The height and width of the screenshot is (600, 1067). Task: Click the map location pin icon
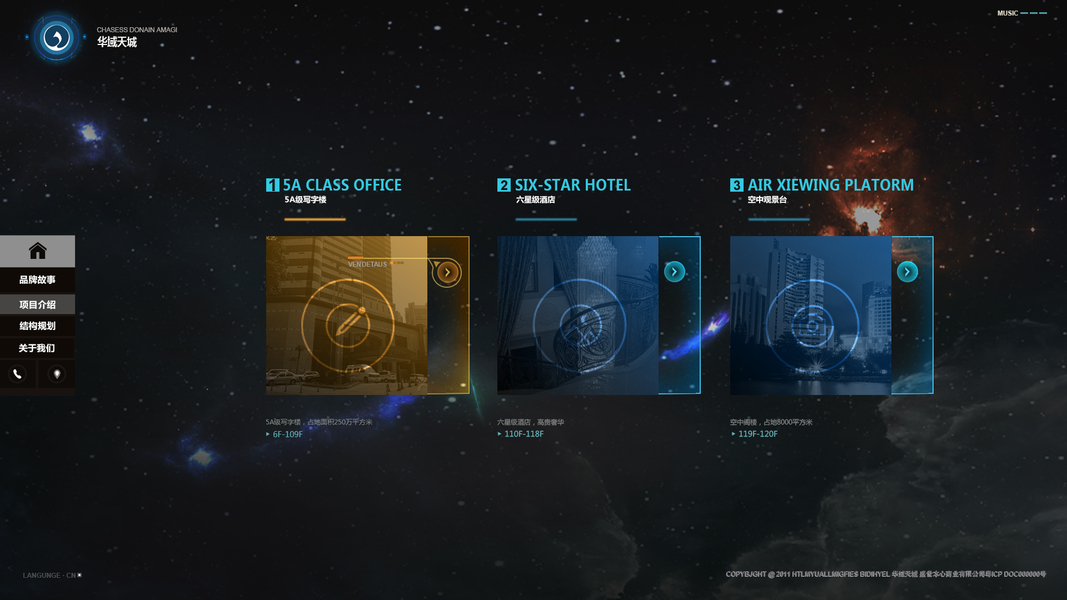[56, 374]
